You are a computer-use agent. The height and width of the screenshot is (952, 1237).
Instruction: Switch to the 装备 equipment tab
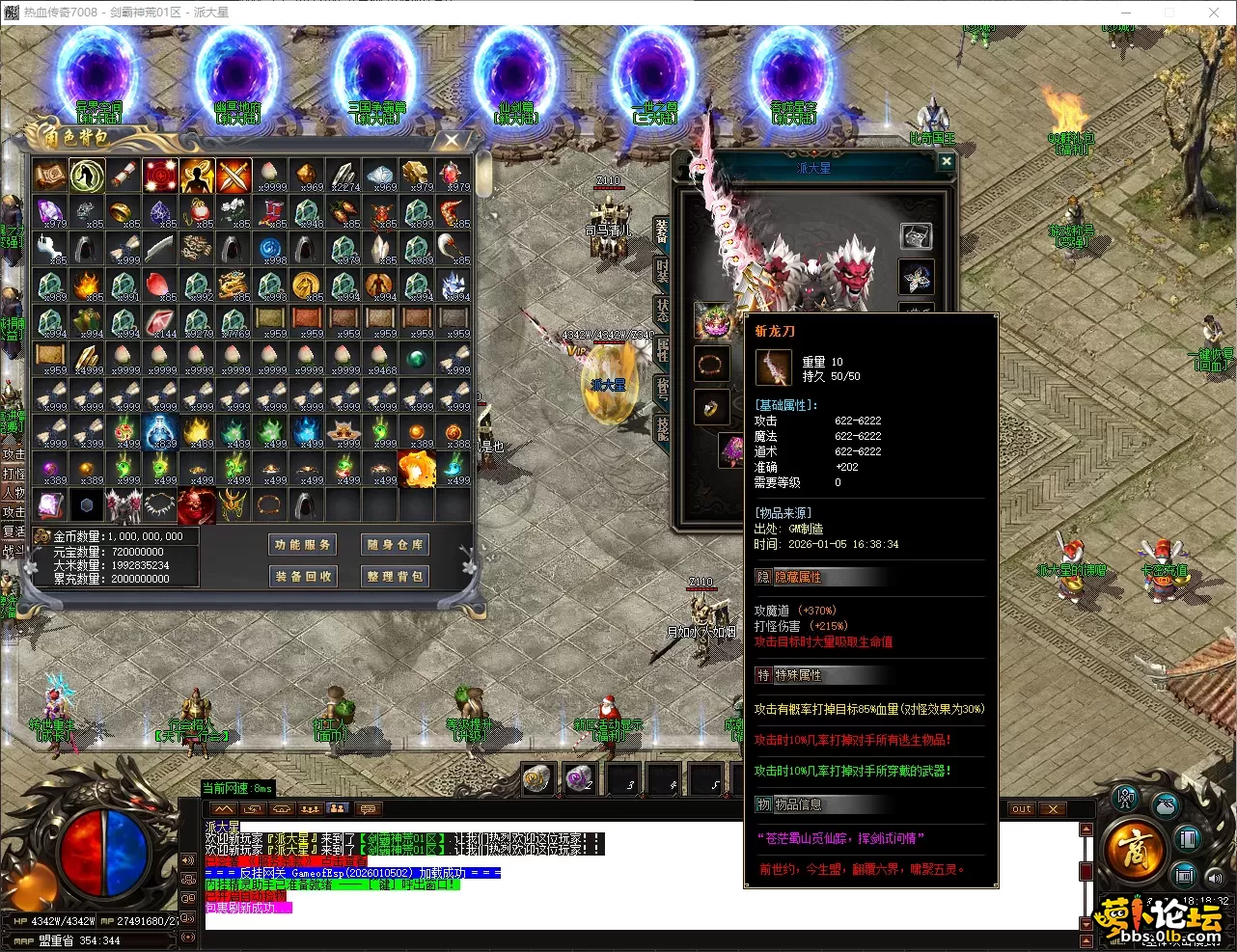pyautogui.click(x=662, y=231)
